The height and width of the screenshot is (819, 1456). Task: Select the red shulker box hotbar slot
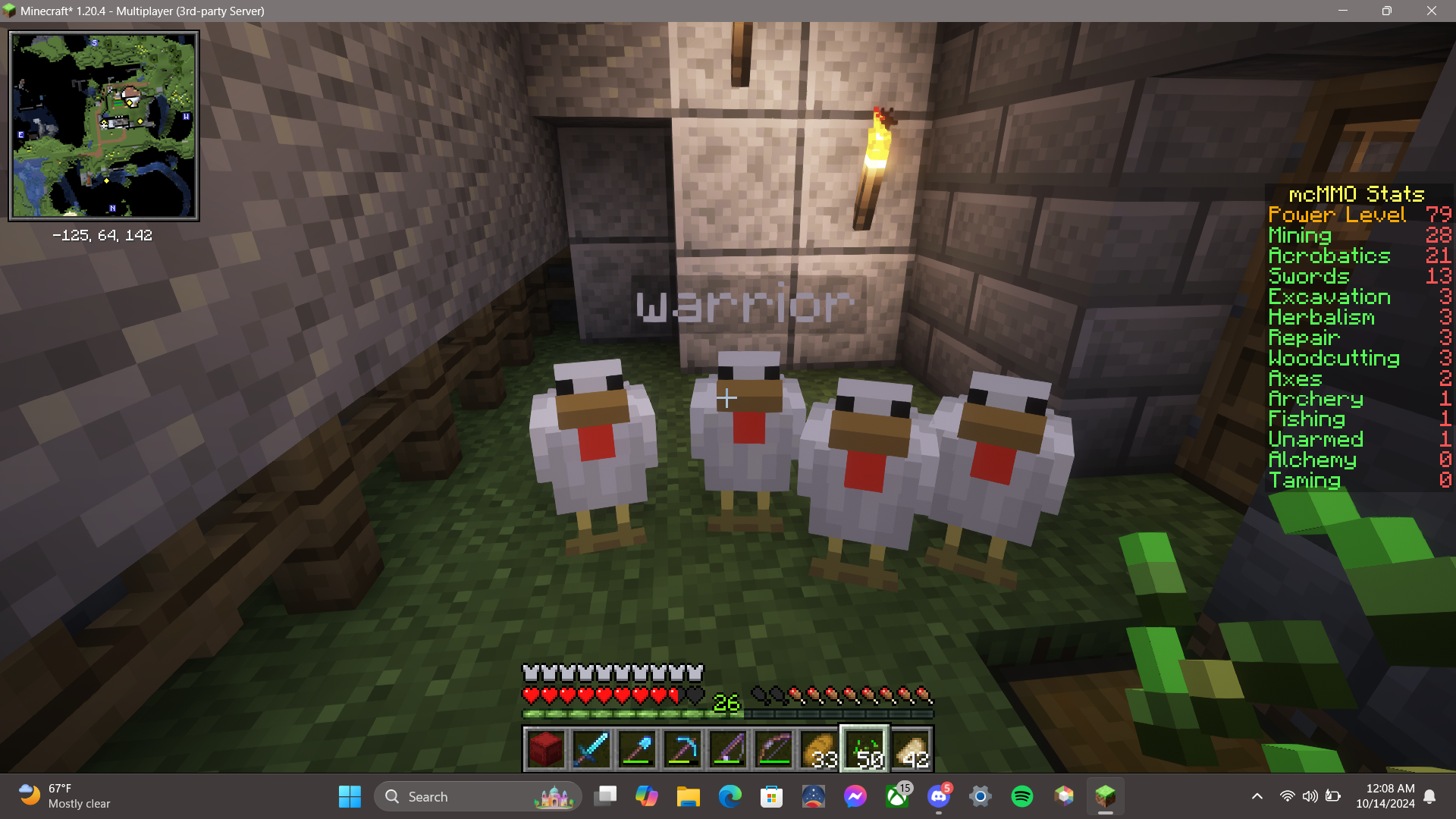pos(545,748)
